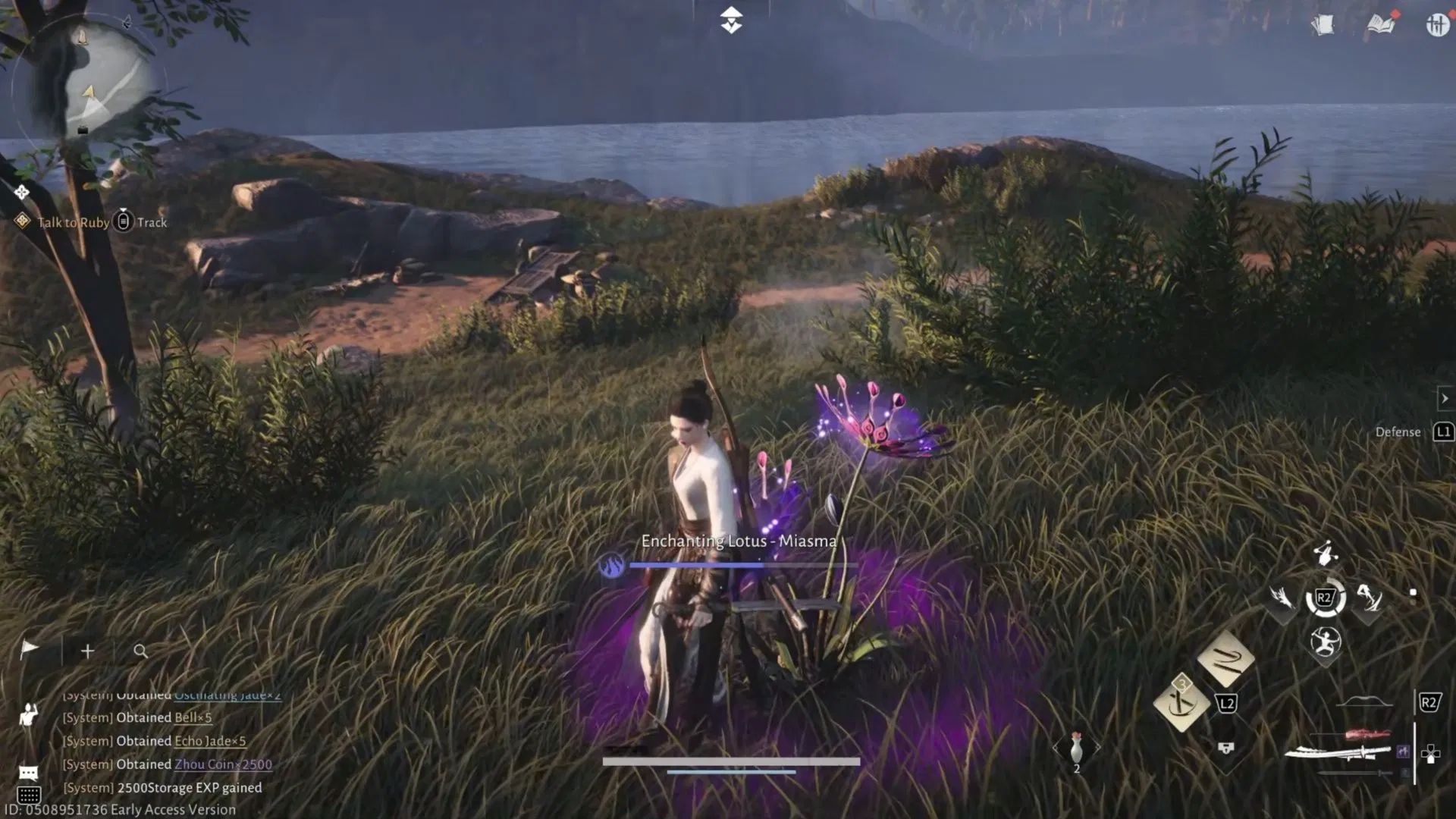Open the journal book icon with red notification
This screenshot has height=819, width=1456.
click(1380, 24)
